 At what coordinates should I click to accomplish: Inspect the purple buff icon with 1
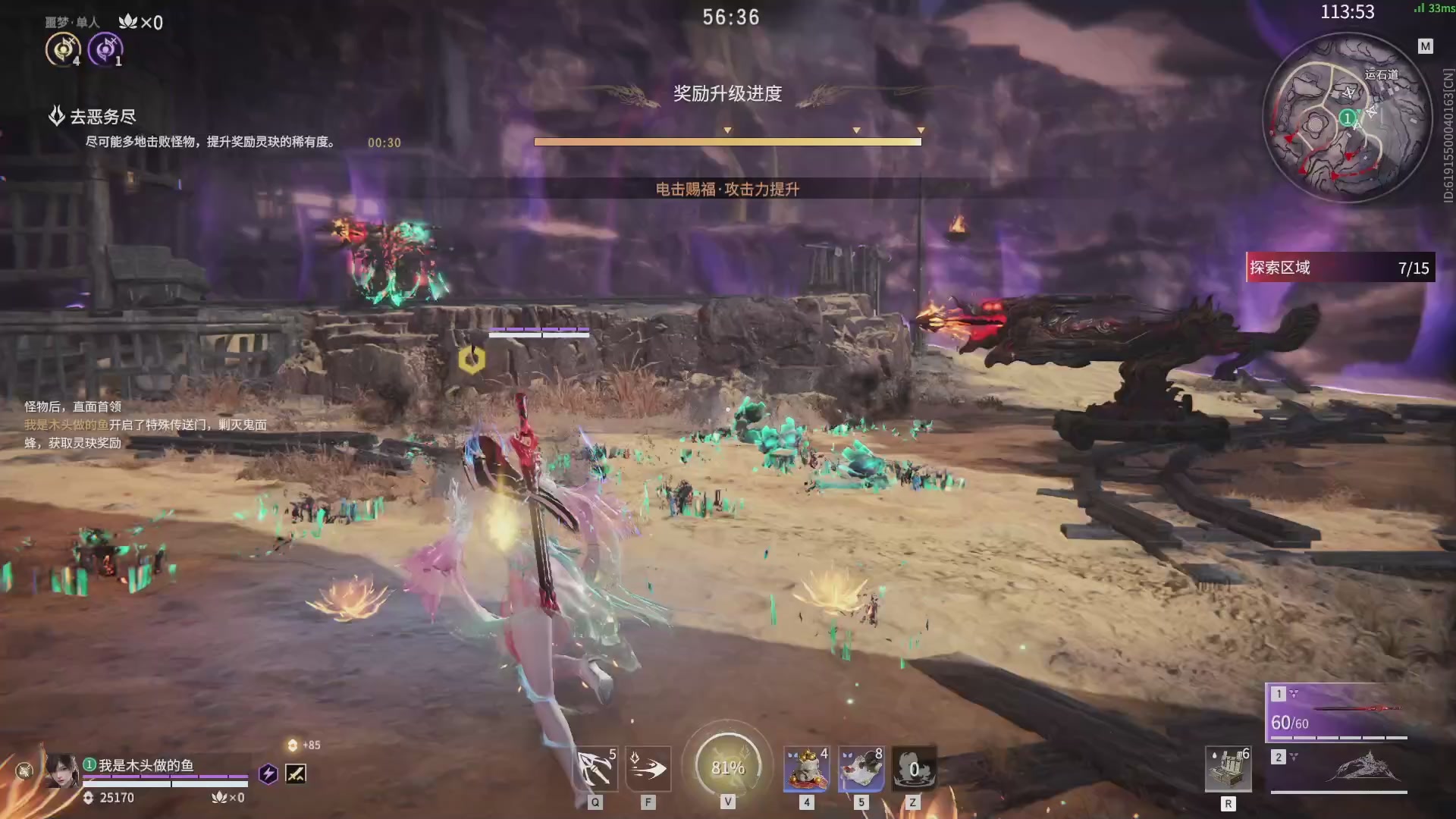[x=105, y=50]
